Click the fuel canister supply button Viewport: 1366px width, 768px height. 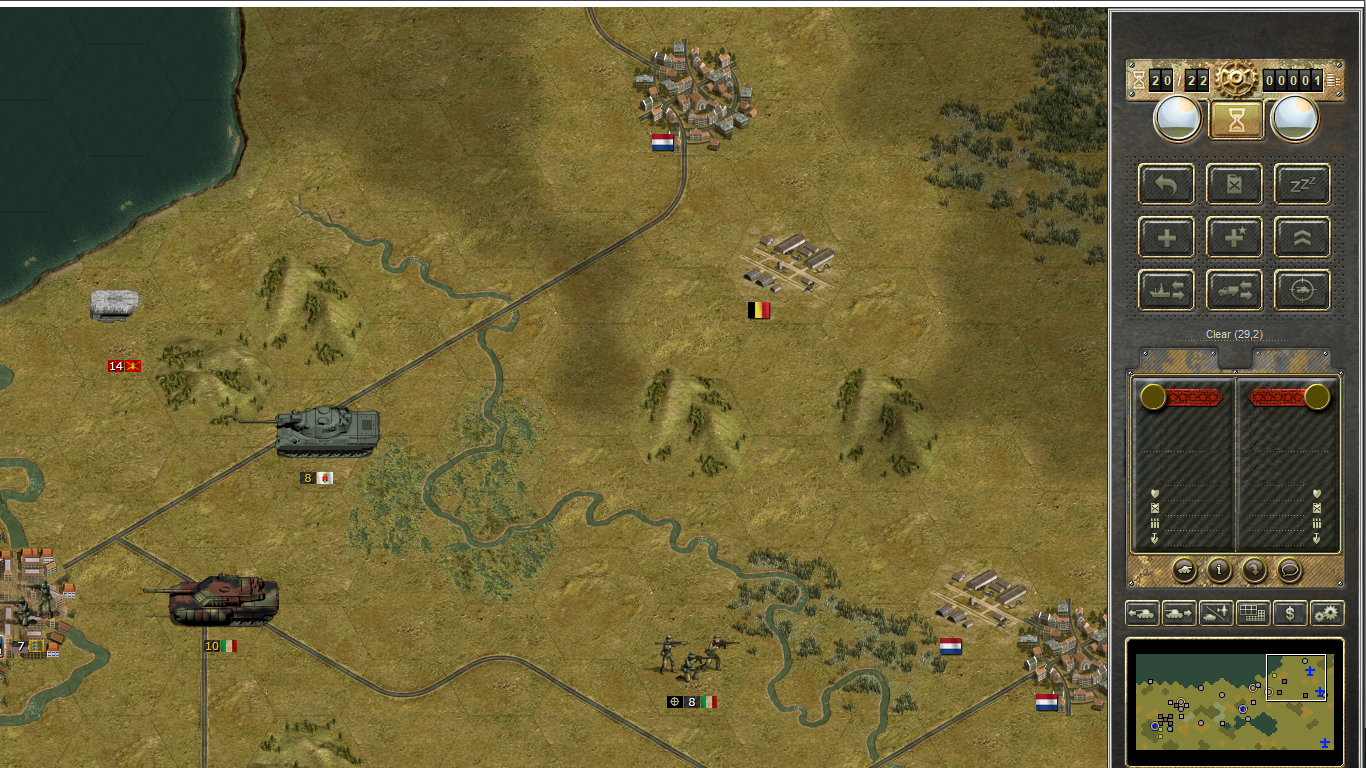pyautogui.click(x=1234, y=184)
